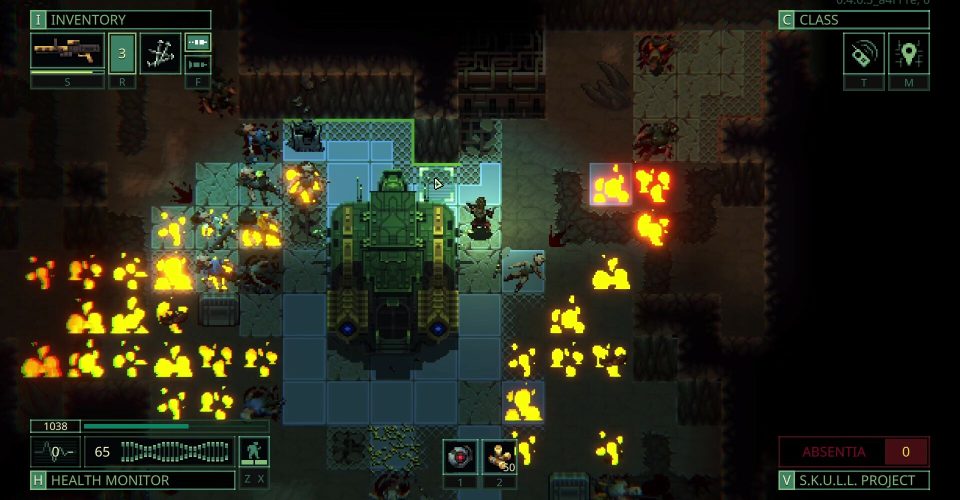Viewport: 960px width, 500px height.
Task: Use the red-eye drone item in slot 1
Action: tap(461, 455)
